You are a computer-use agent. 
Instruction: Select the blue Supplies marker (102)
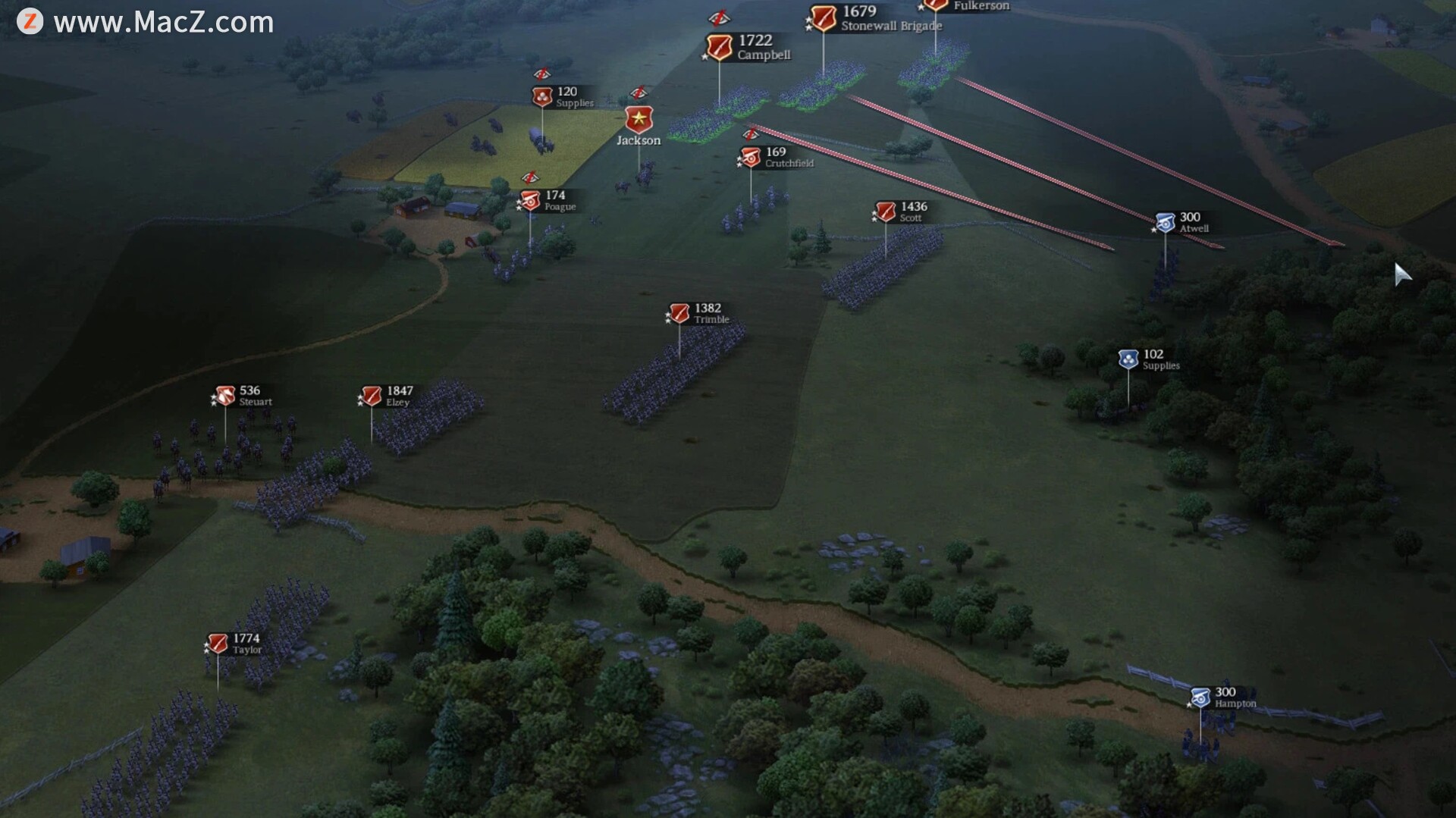(1128, 359)
